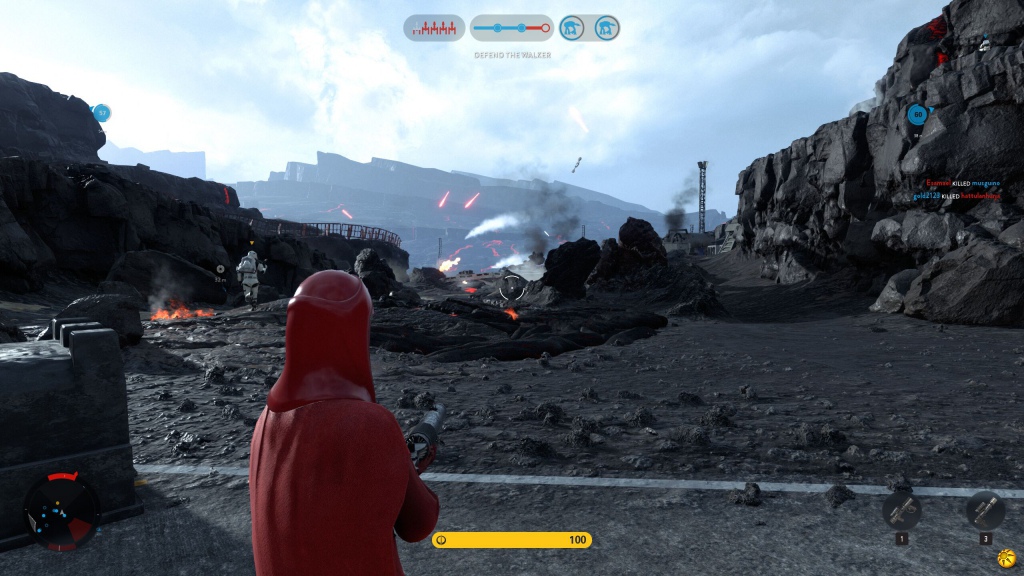Click the Defend the Walker objective text
1024x576 pixels.
[x=512, y=55]
